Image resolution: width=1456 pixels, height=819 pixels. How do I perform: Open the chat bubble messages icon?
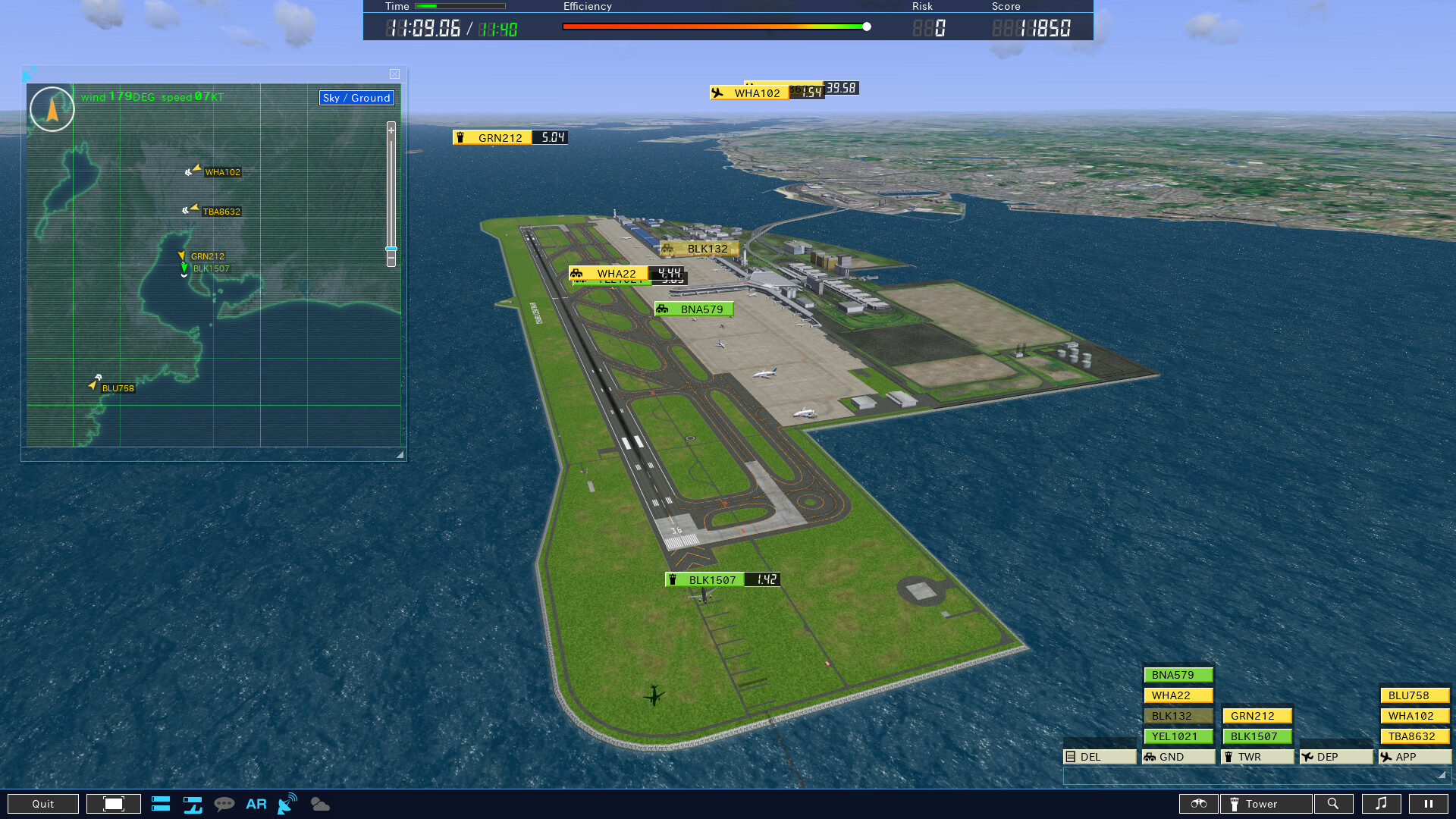[225, 804]
